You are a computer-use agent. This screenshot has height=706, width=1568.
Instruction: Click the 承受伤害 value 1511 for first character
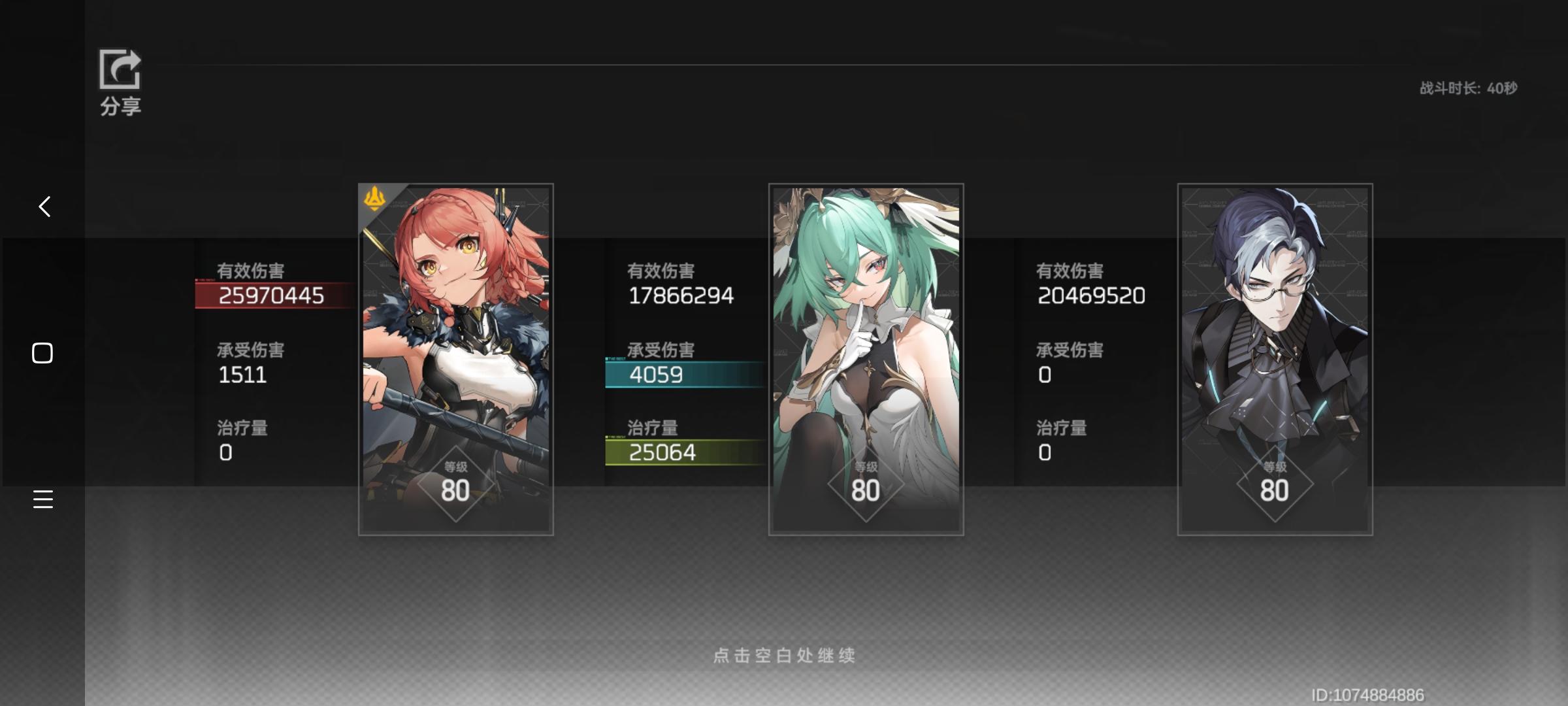(242, 375)
